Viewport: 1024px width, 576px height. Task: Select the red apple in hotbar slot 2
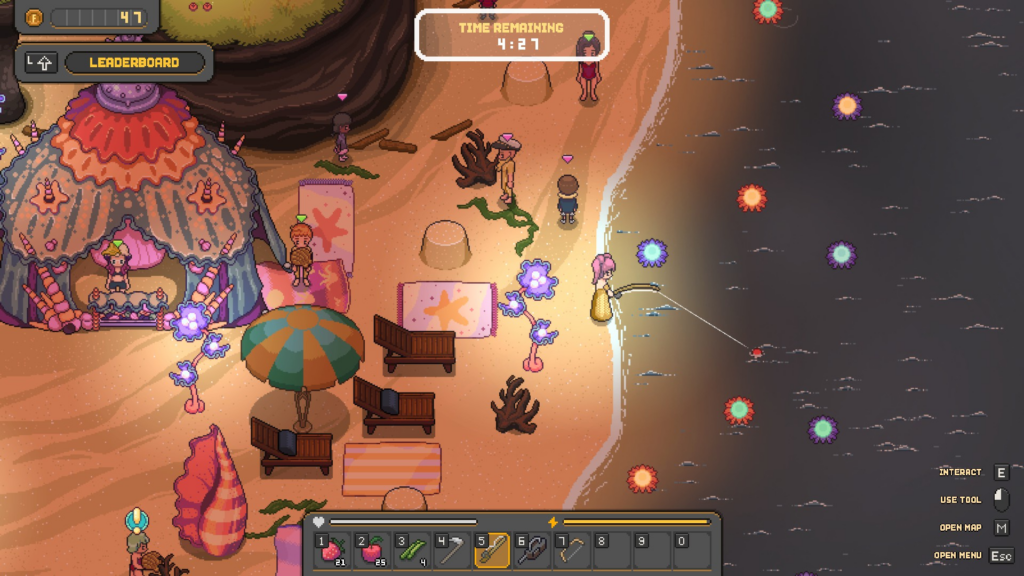coord(372,550)
